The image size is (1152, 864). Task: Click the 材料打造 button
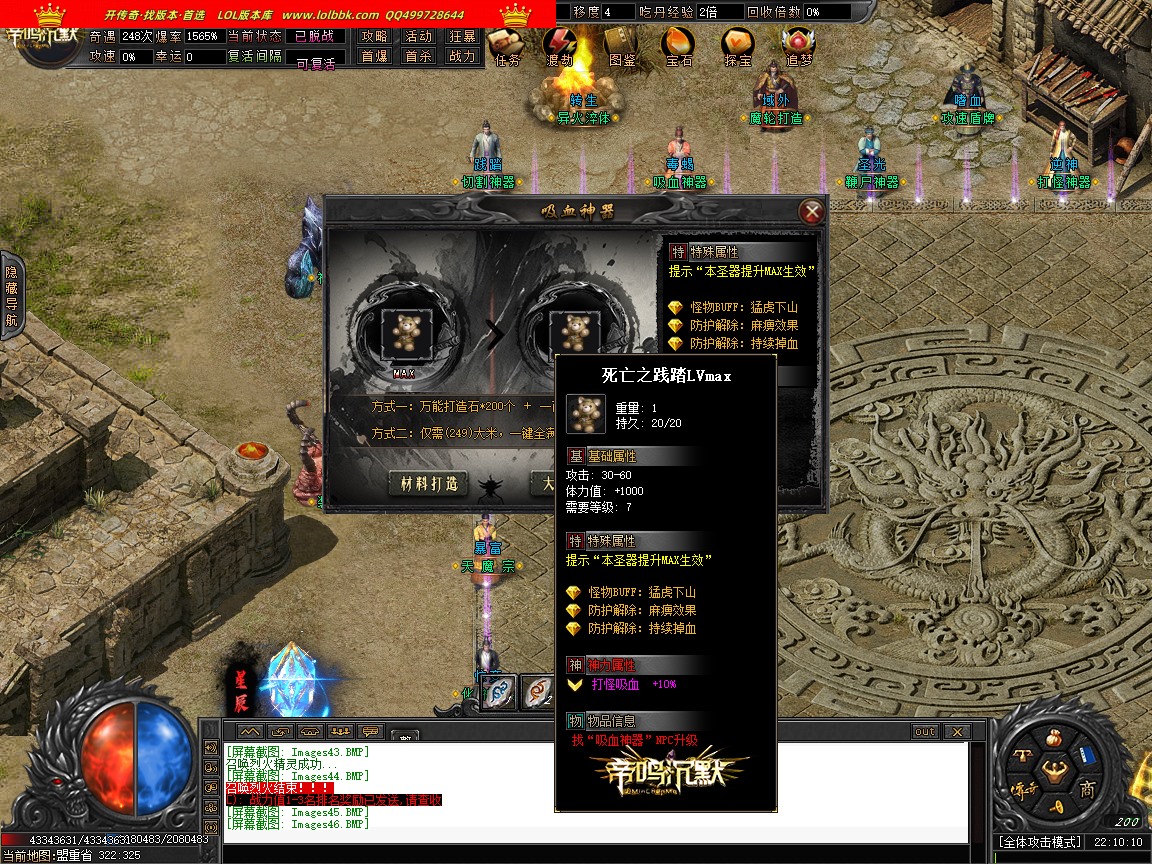(428, 483)
